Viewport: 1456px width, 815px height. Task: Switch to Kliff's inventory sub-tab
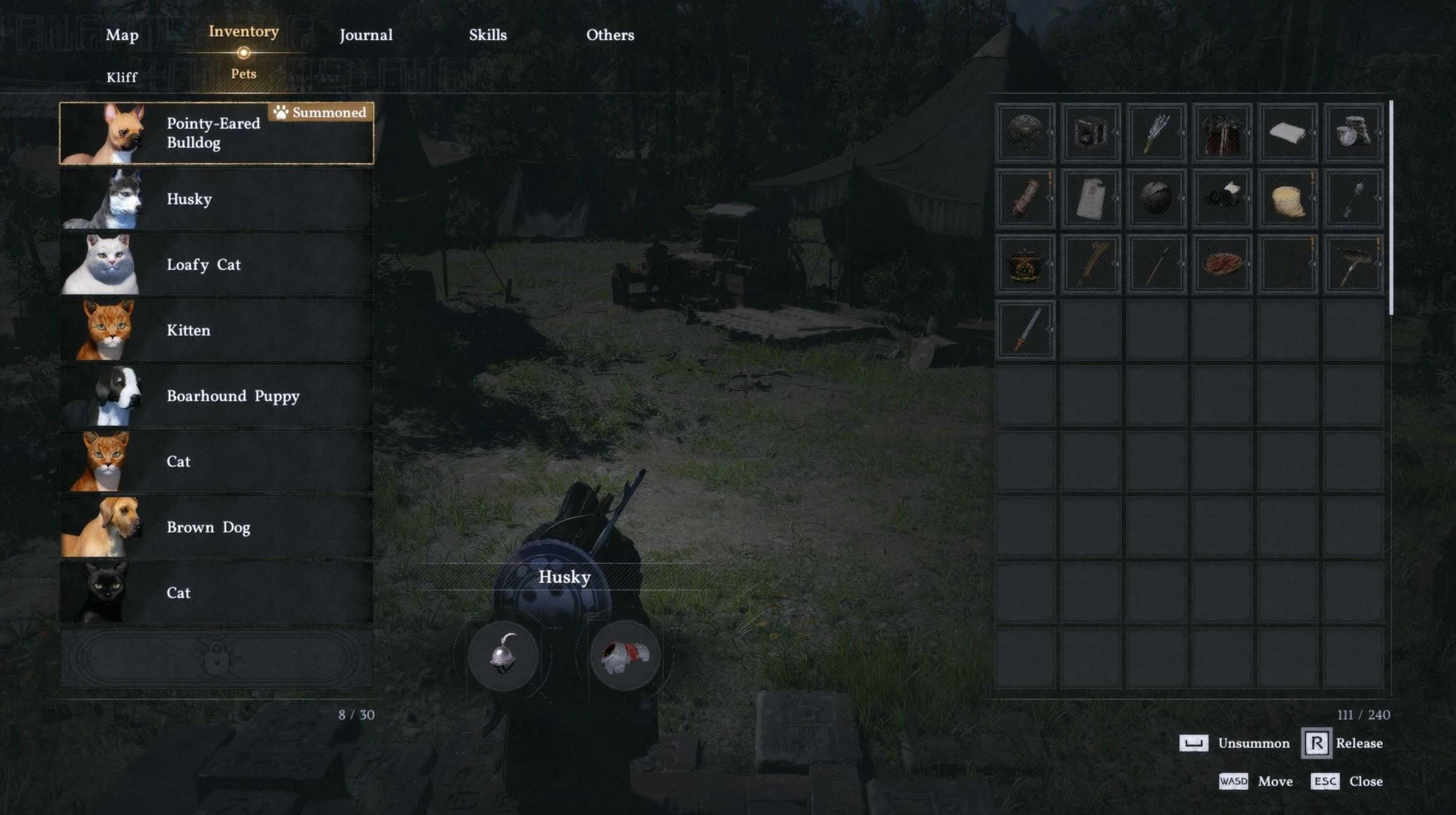[x=121, y=77]
